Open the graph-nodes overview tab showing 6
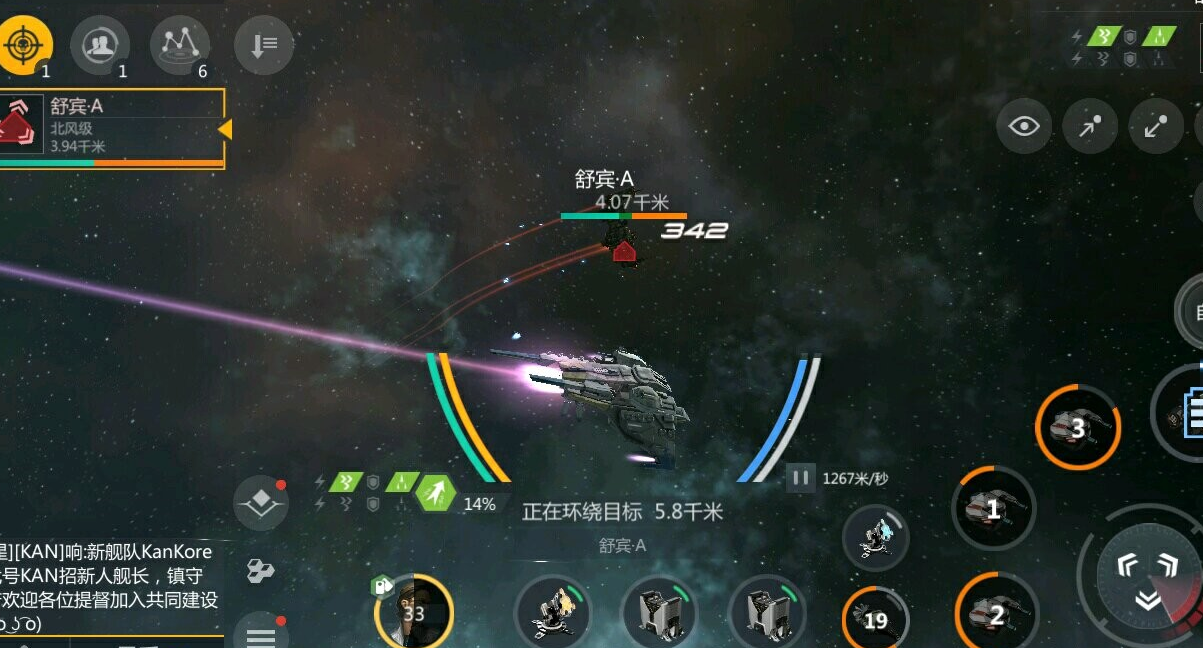This screenshot has width=1203, height=648. [180, 44]
